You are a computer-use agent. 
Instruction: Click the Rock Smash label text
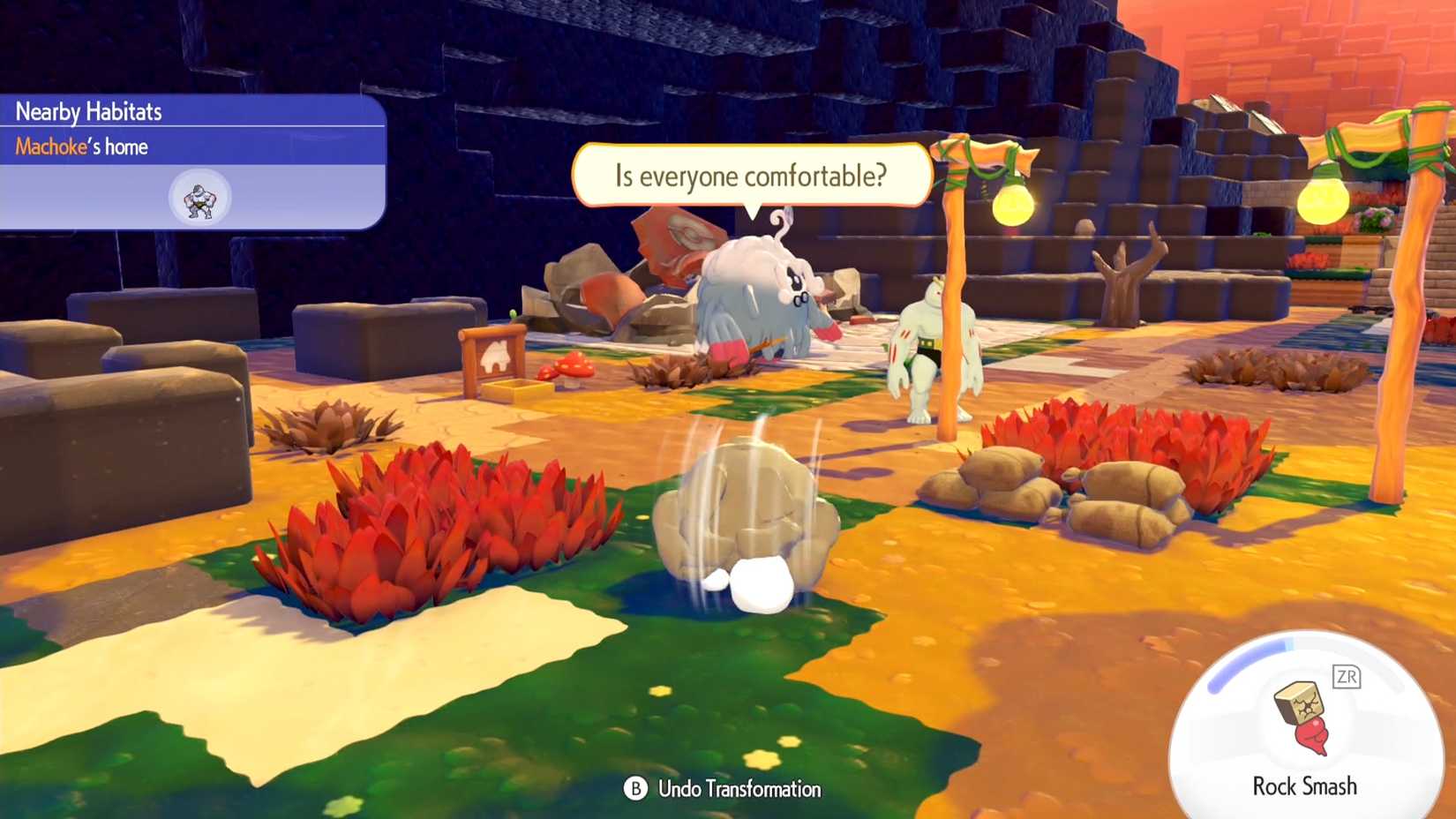click(1304, 785)
